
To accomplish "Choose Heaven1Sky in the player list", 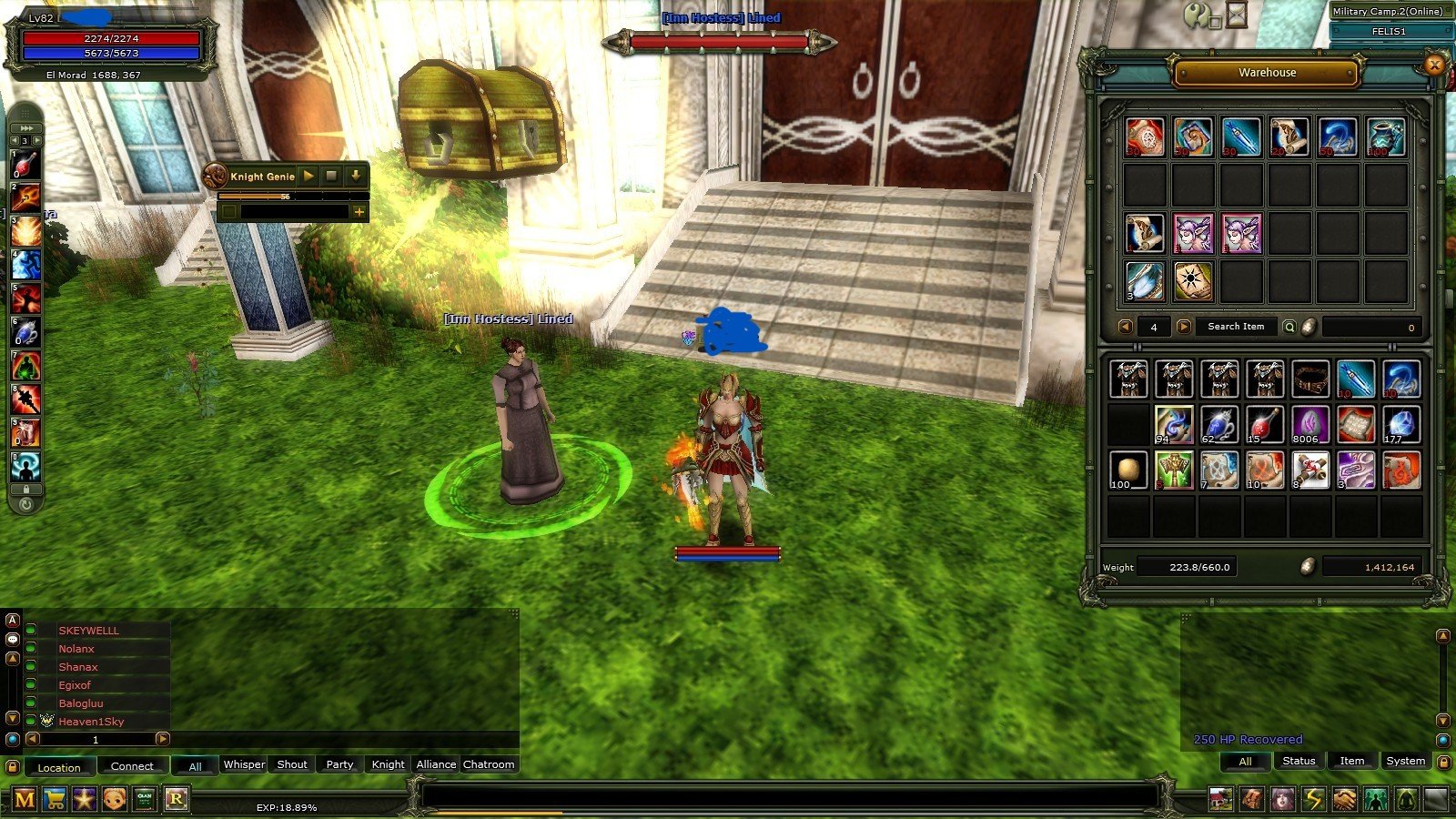I will [x=91, y=722].
